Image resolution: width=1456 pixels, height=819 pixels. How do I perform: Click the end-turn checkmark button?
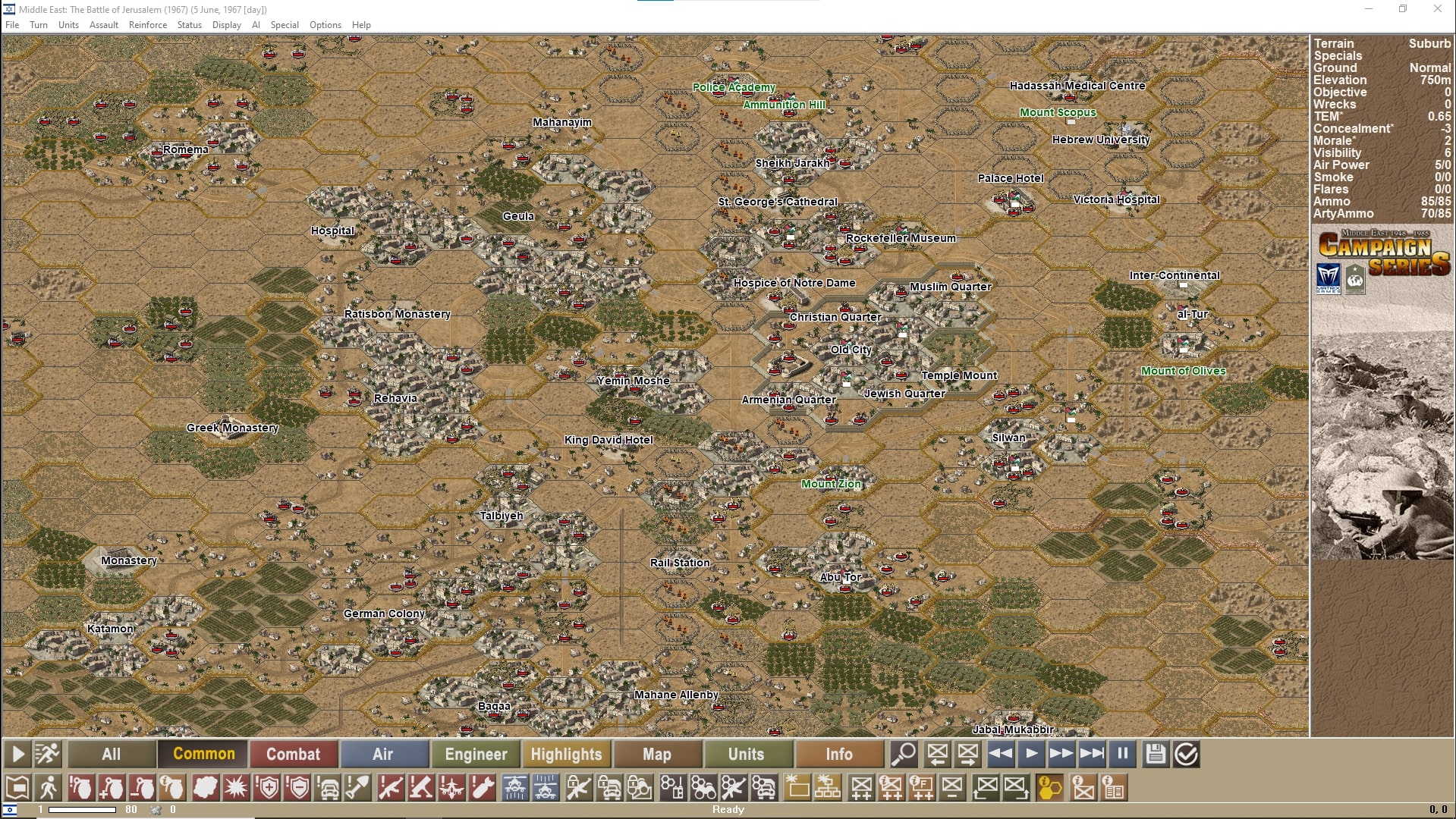[1187, 754]
